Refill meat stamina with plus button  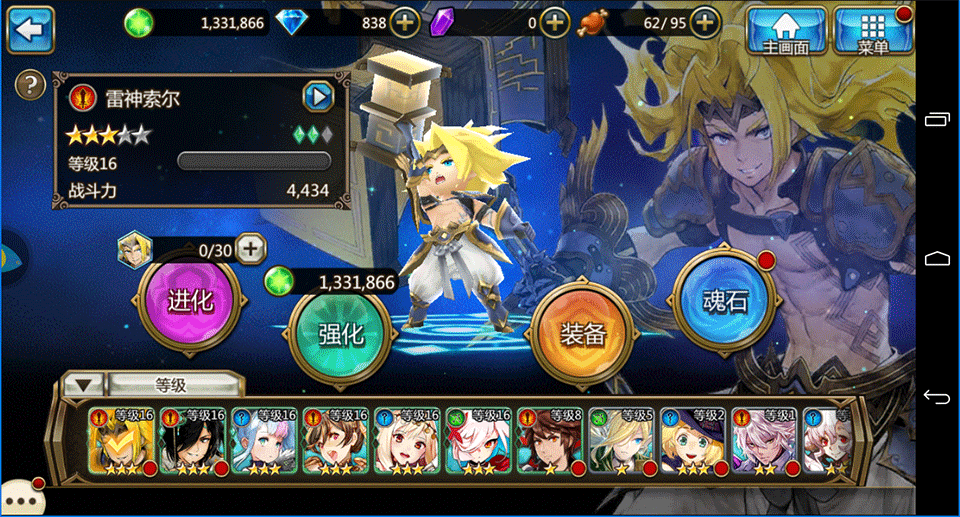[705, 21]
